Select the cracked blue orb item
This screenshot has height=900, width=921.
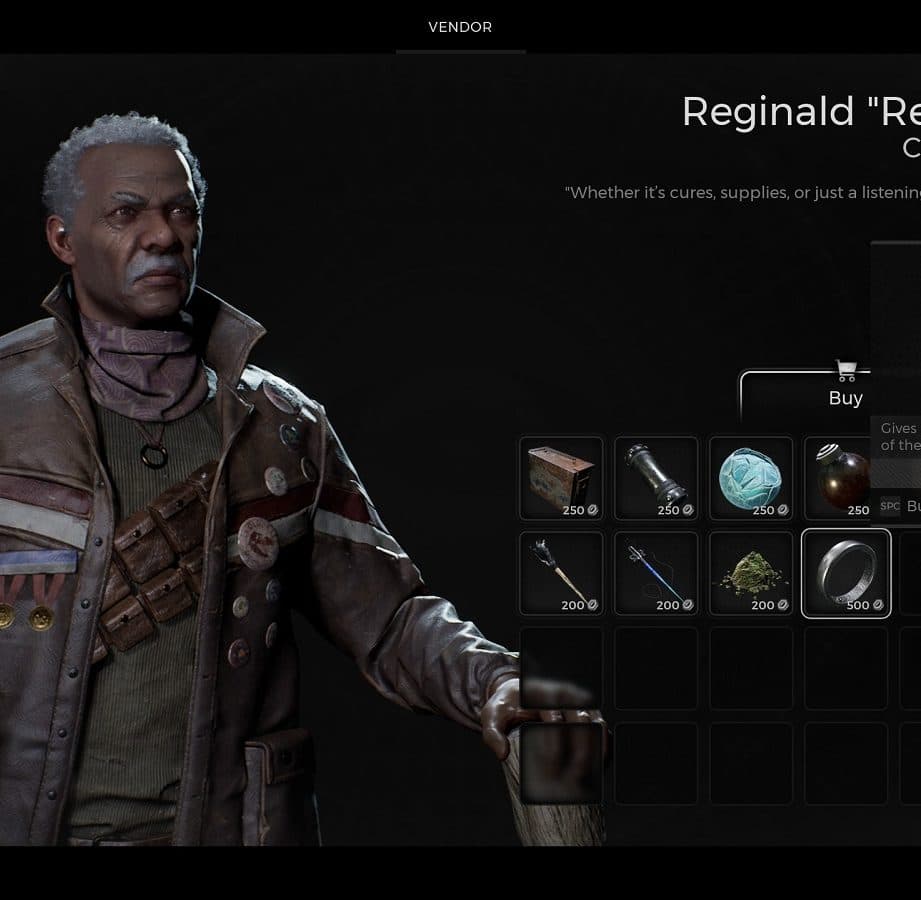pos(751,478)
